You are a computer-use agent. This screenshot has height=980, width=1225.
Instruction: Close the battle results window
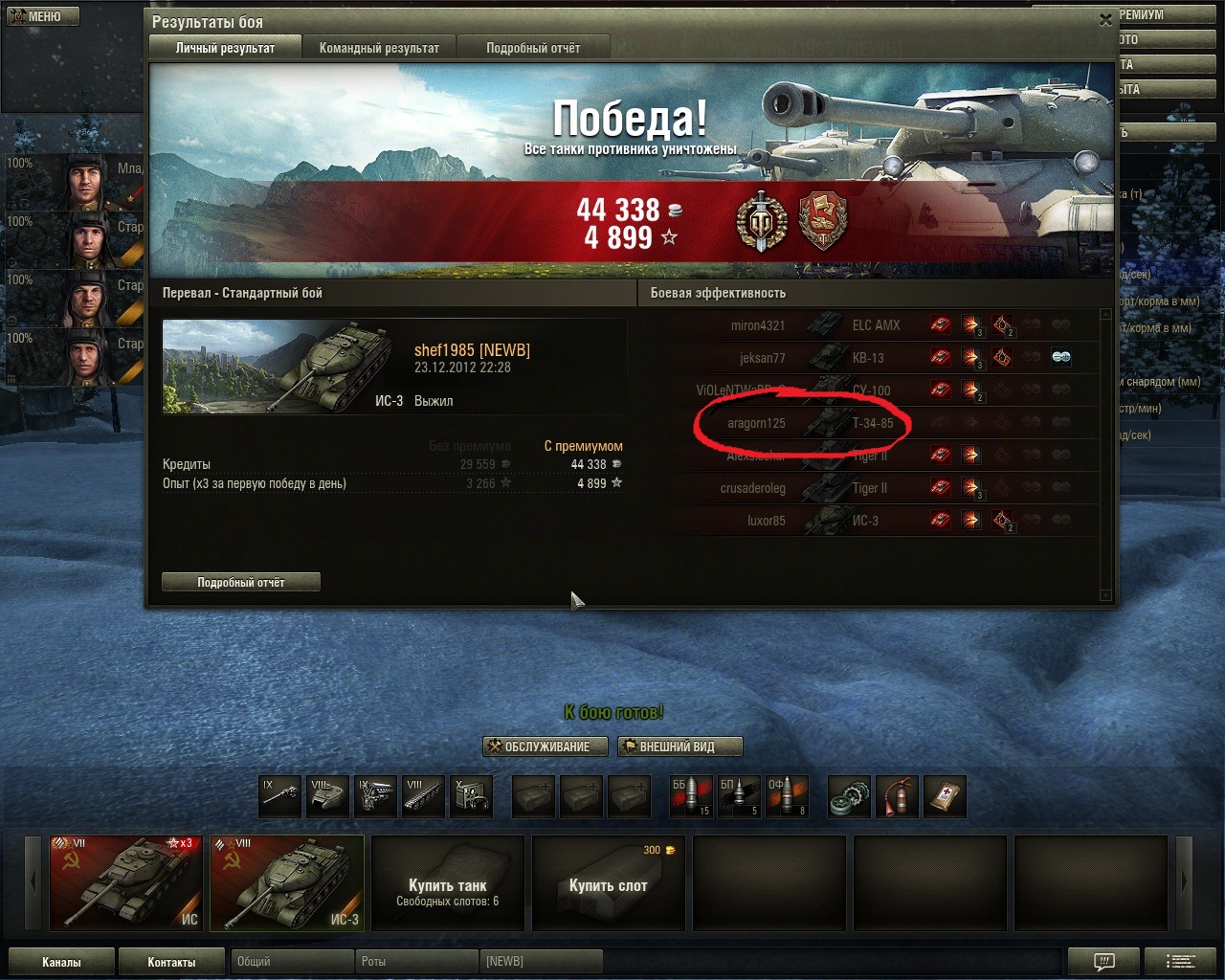1105,19
